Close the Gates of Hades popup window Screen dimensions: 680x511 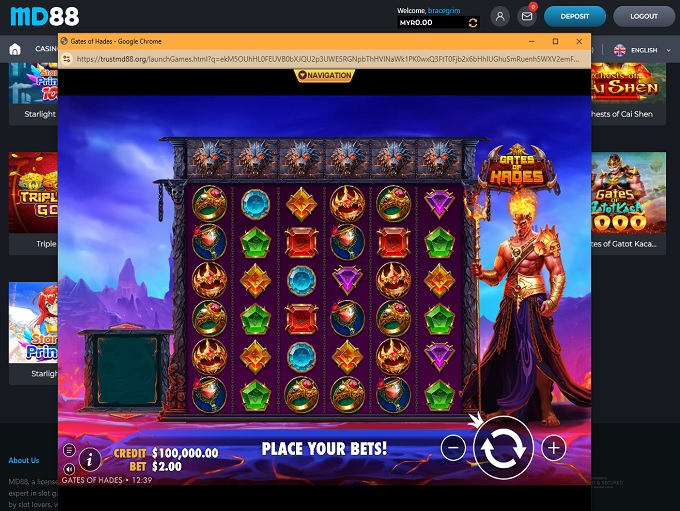tap(580, 42)
